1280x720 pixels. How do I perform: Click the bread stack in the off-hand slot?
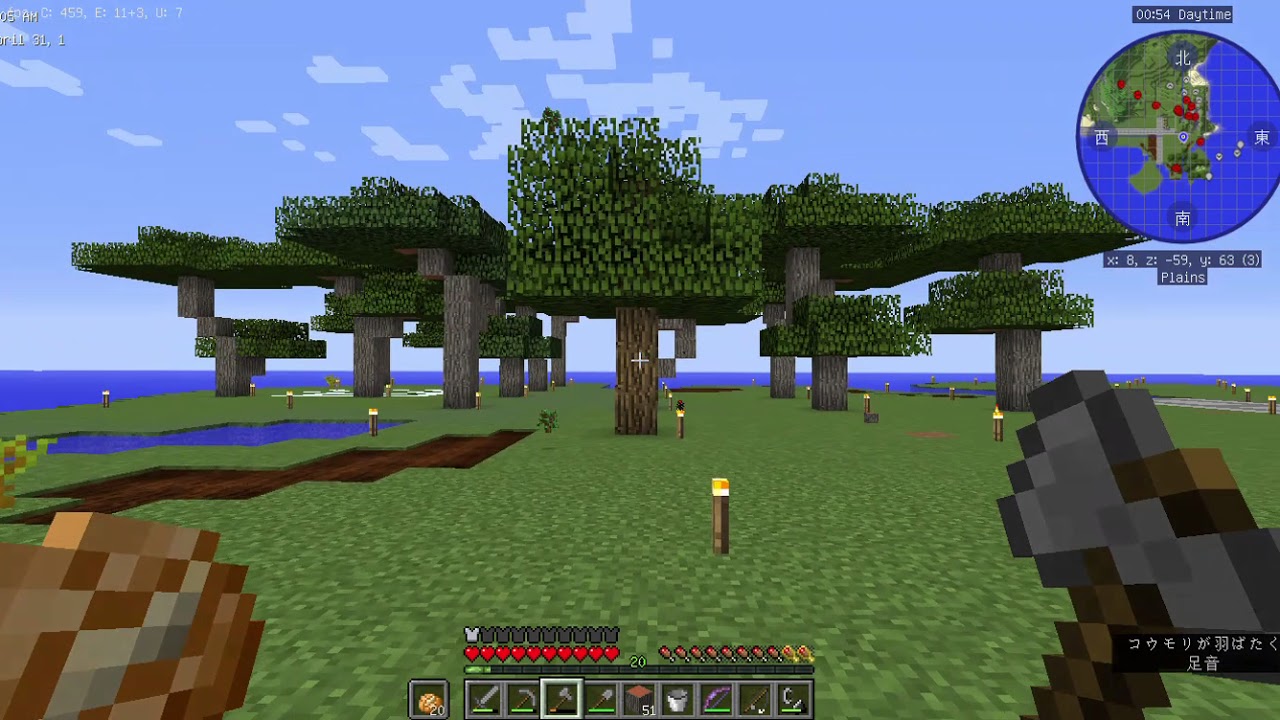coord(429,698)
